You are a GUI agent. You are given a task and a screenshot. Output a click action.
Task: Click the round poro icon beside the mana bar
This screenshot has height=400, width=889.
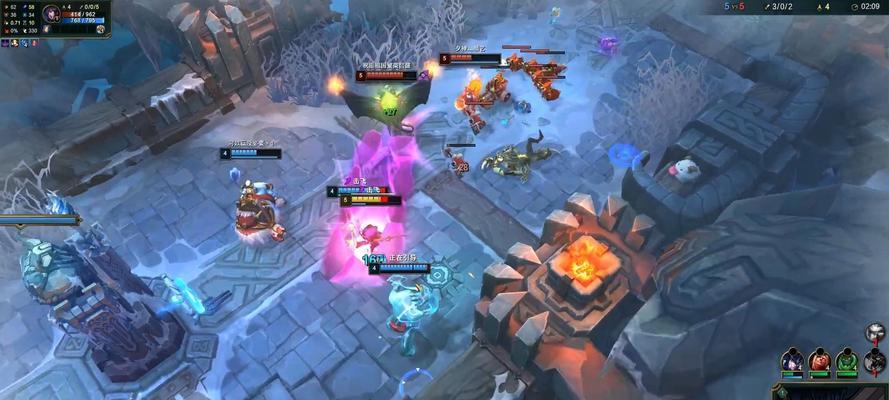tap(101, 29)
